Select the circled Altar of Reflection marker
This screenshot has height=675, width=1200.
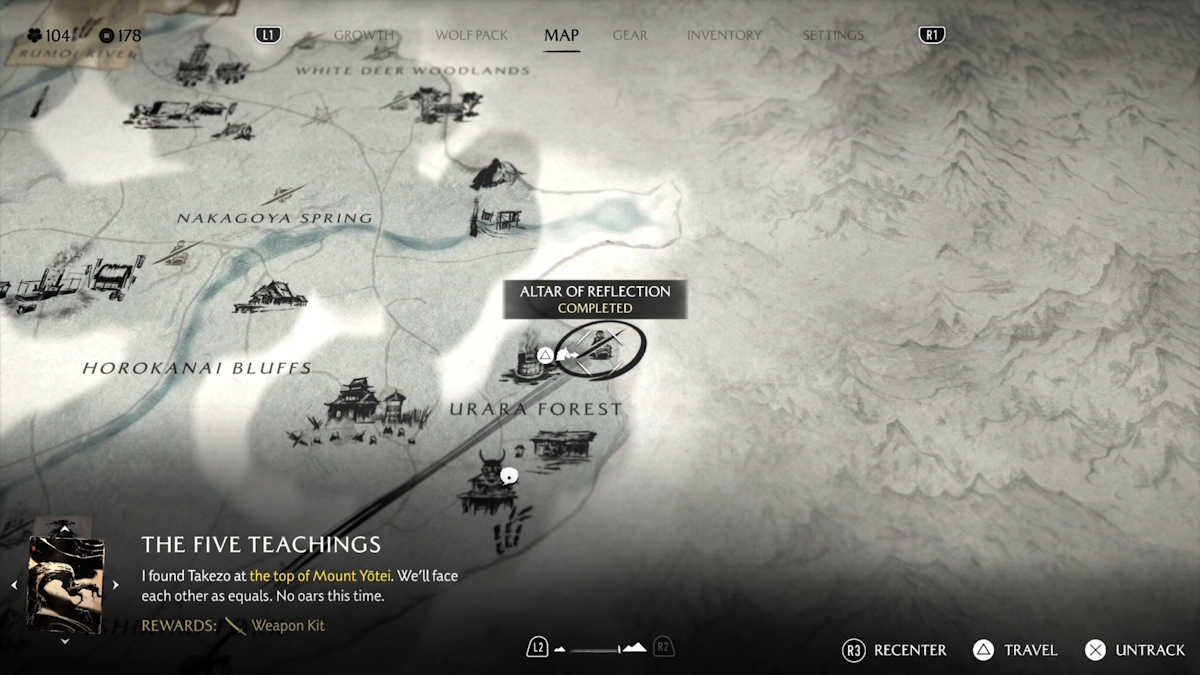[600, 349]
